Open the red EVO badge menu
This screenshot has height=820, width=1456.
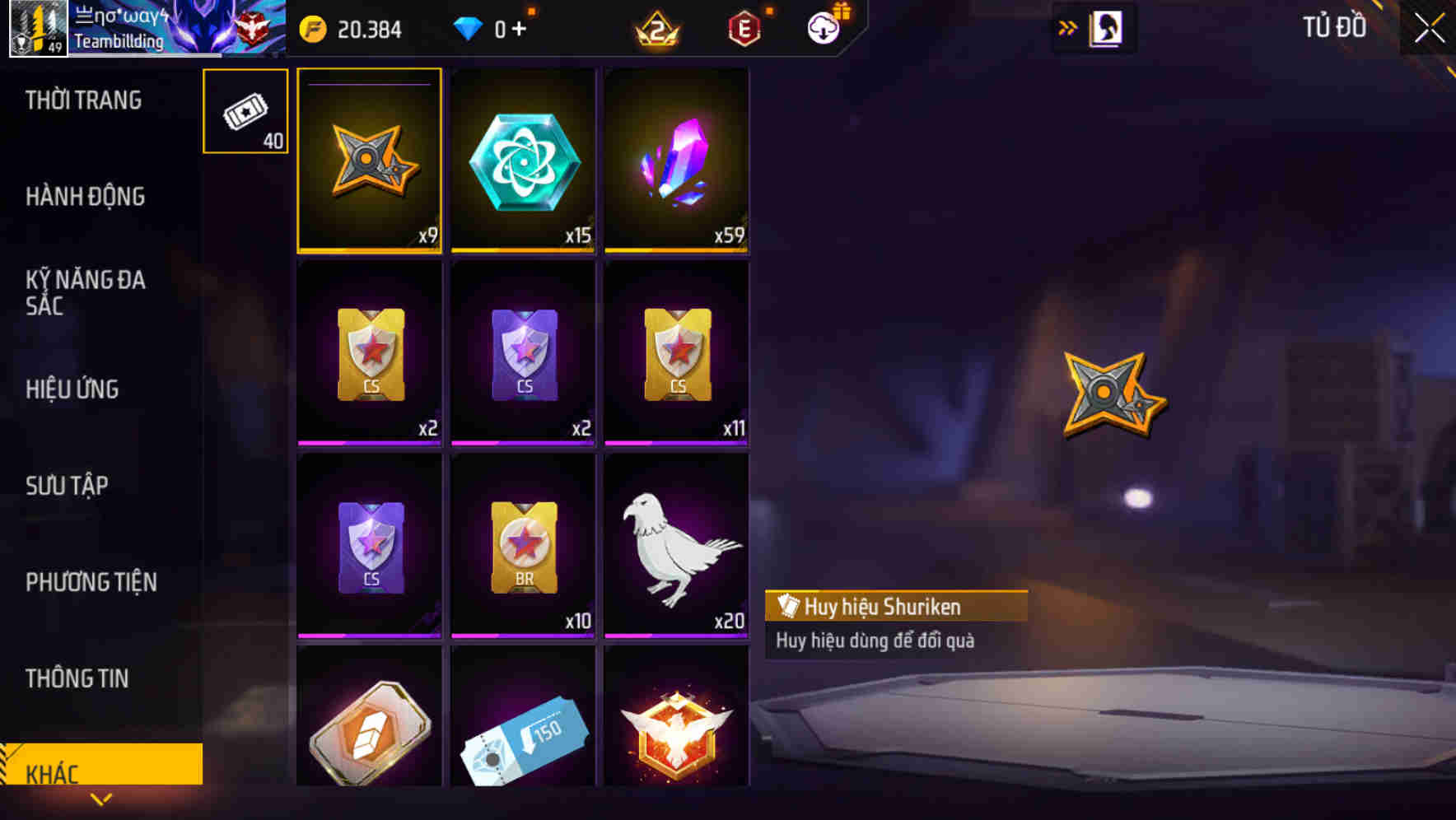[x=745, y=27]
